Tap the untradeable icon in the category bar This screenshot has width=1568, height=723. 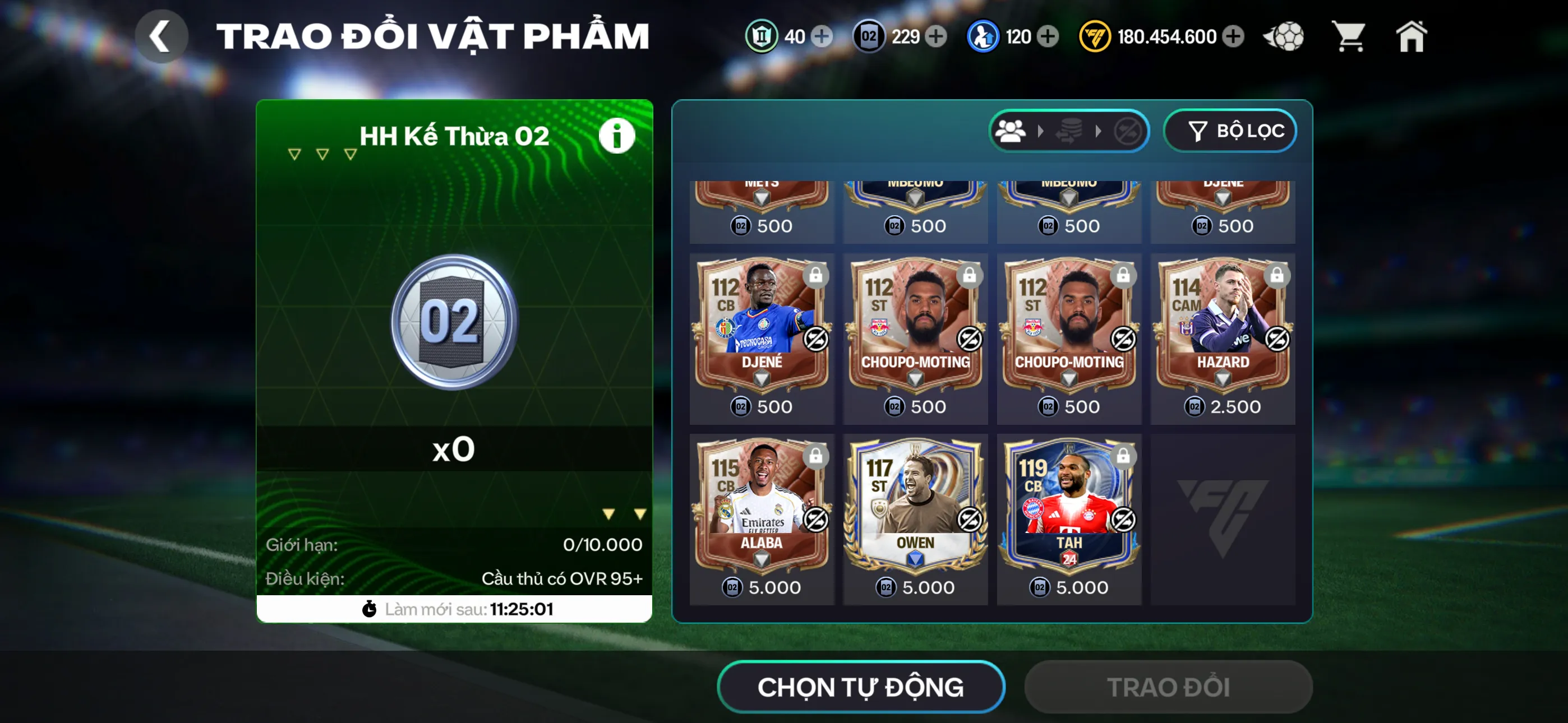tap(1128, 130)
